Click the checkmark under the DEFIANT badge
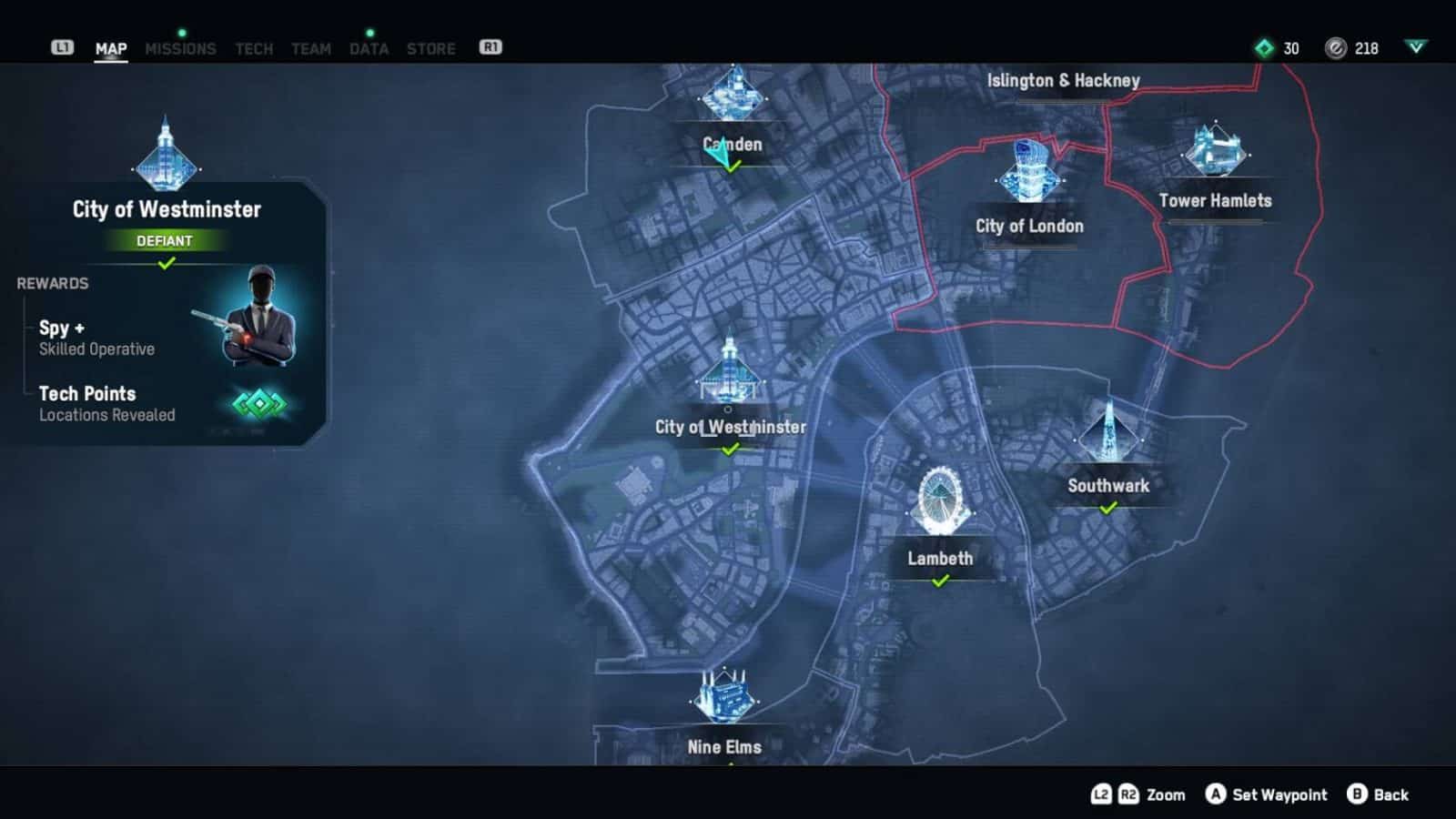The height and width of the screenshot is (819, 1456). coord(165,264)
